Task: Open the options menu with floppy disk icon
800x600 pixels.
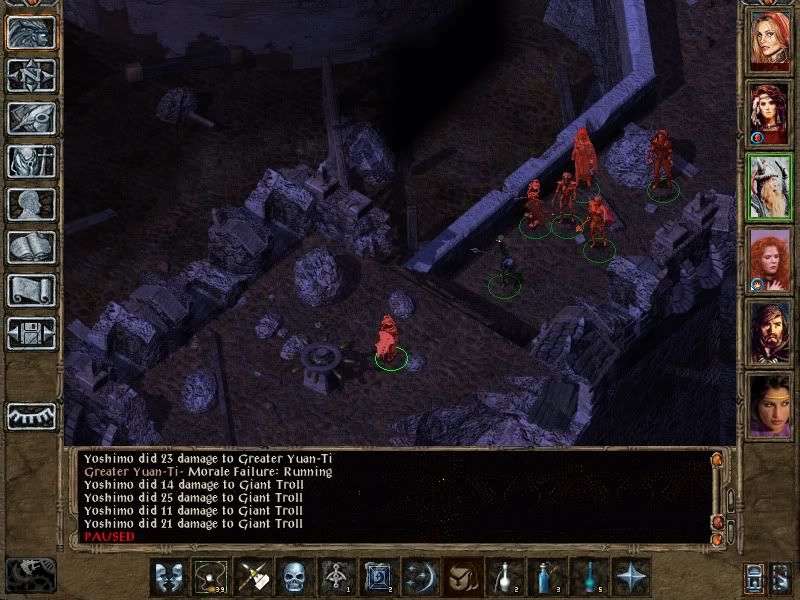Action: coord(31,333)
